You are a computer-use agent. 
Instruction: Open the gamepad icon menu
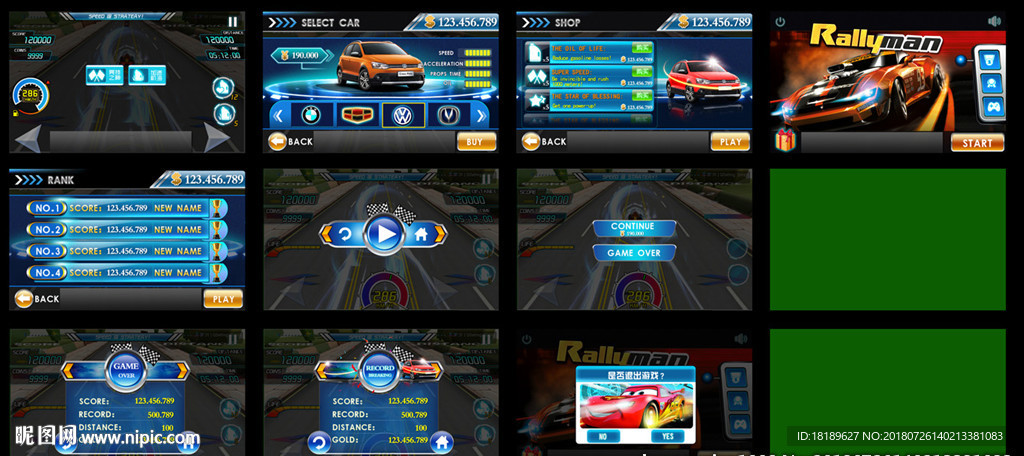coord(992,107)
